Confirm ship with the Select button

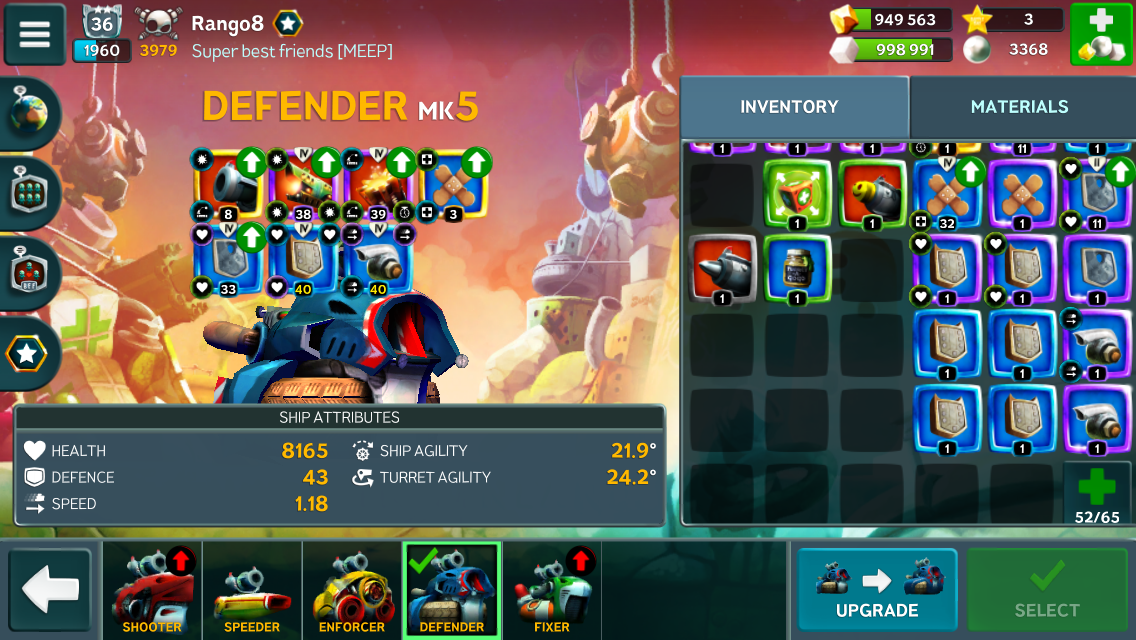(1046, 589)
